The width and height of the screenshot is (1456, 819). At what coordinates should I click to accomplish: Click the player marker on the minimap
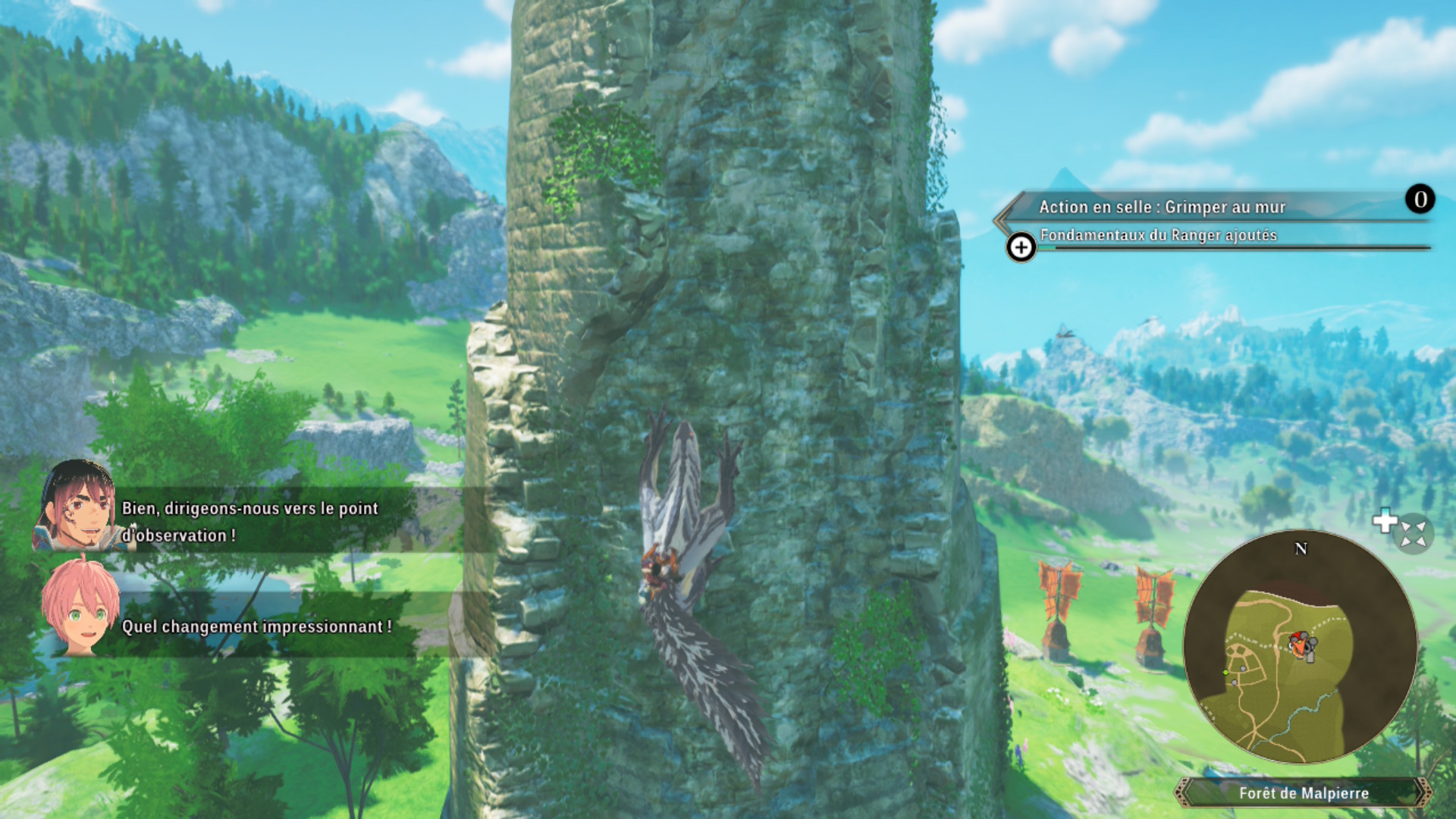(x=1301, y=645)
